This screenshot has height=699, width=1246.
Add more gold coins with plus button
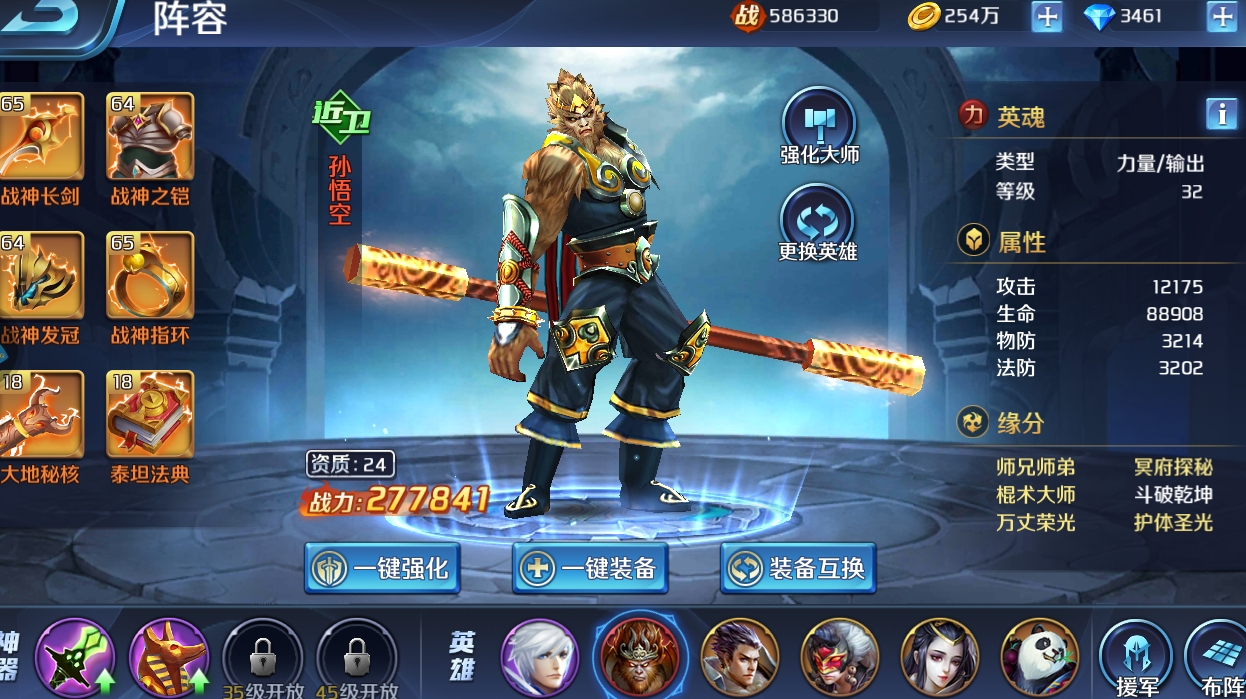point(1046,16)
